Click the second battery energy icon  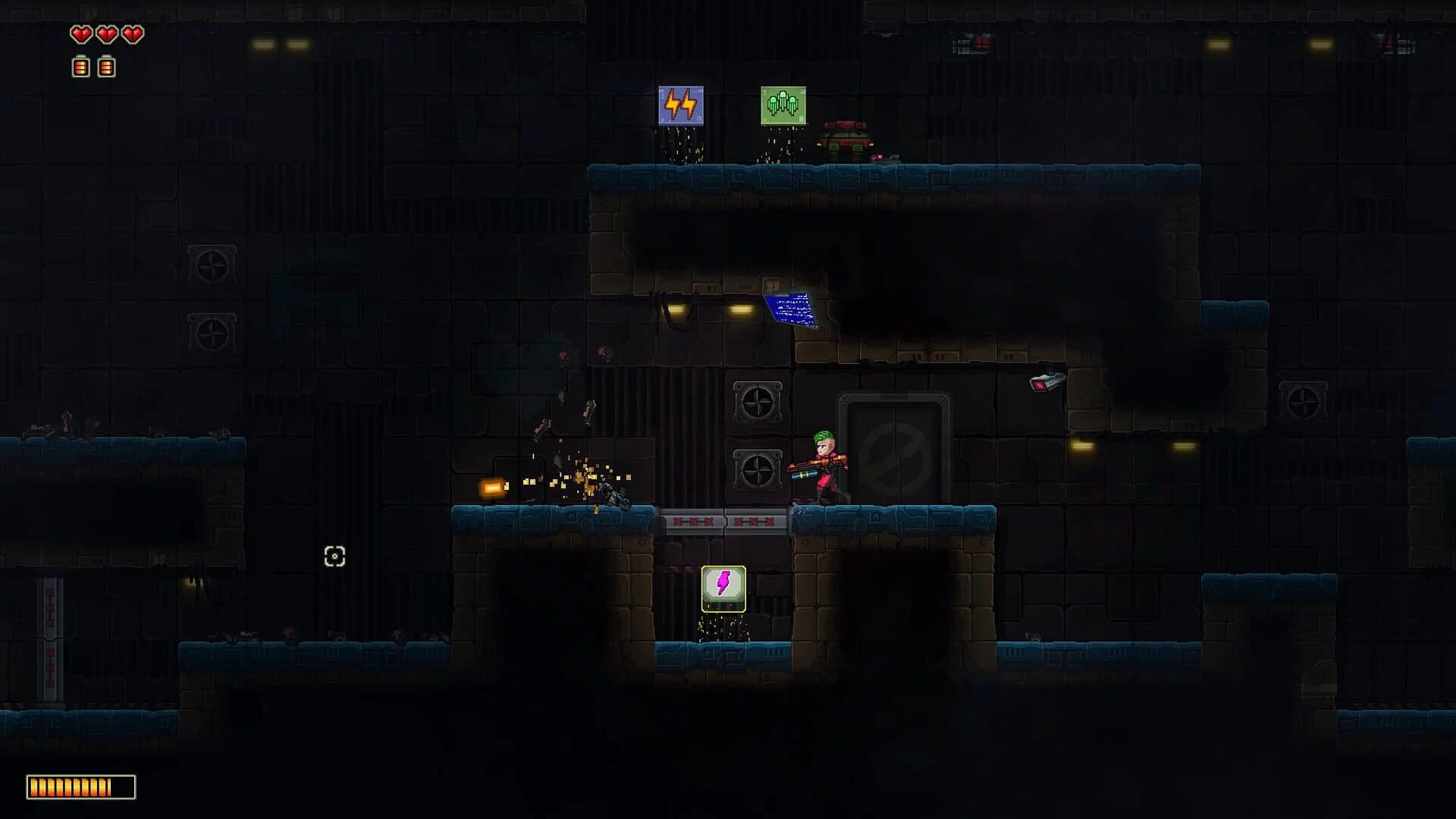[104, 67]
